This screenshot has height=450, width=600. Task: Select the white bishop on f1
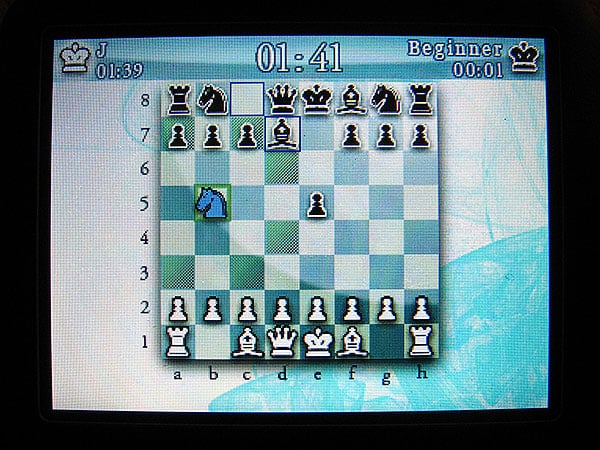coord(352,342)
